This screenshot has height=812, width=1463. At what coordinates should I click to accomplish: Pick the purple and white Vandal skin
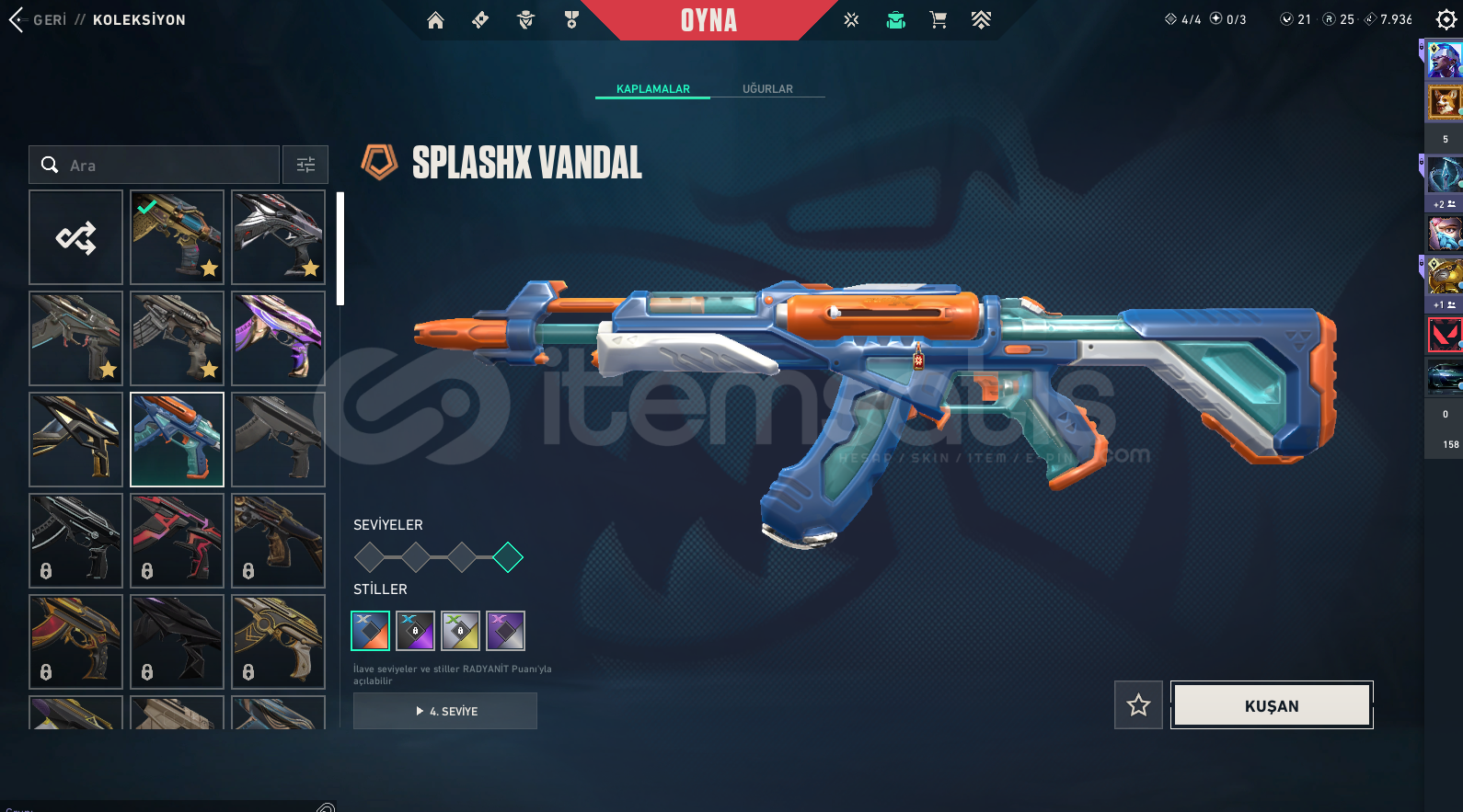tap(278, 338)
